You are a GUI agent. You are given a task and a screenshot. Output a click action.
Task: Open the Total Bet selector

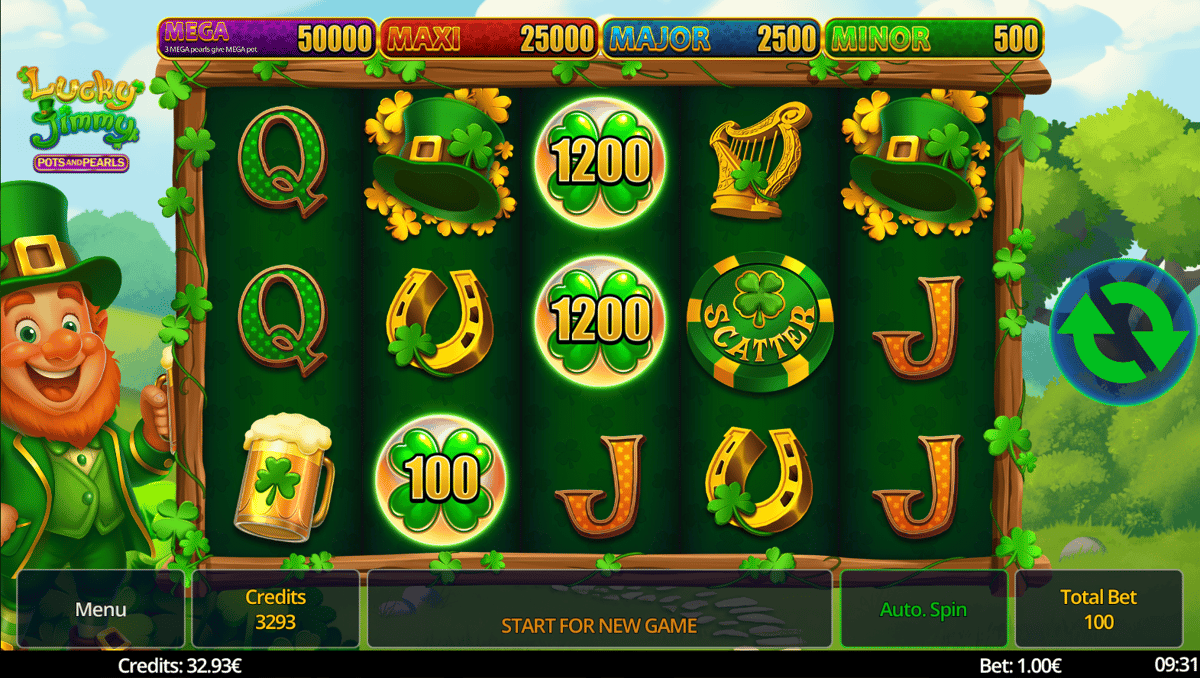coord(1097,609)
